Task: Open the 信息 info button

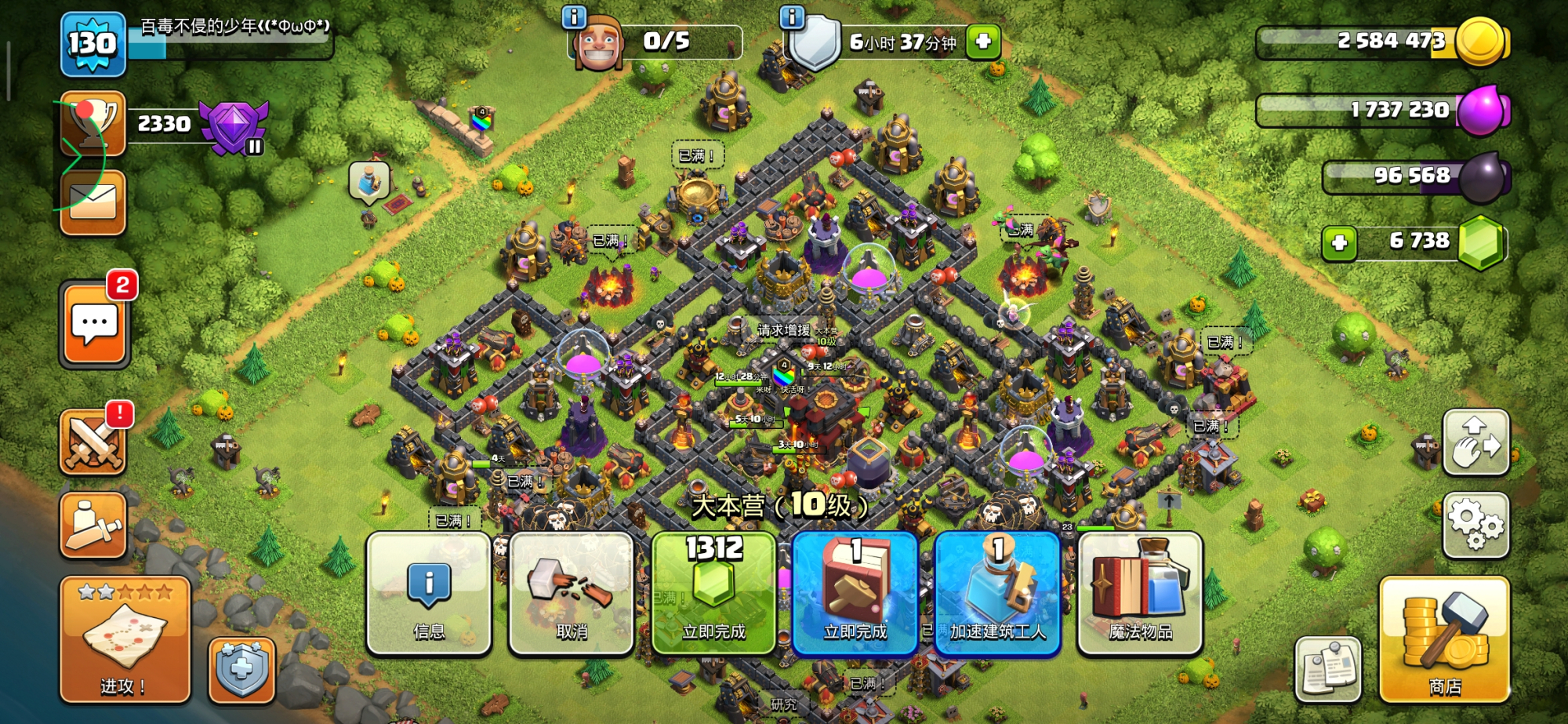Action: (428, 594)
